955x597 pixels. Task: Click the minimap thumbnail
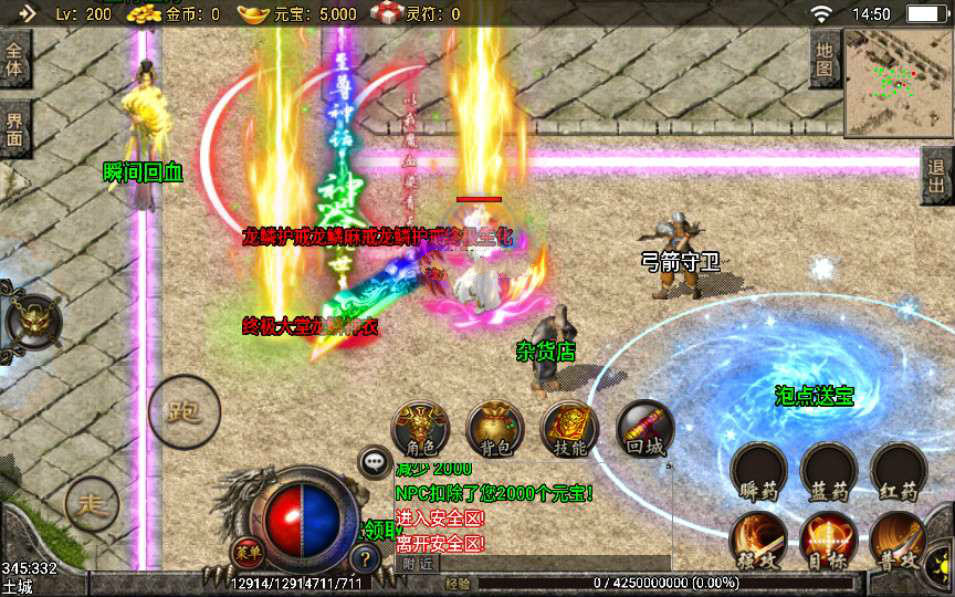tap(898, 83)
